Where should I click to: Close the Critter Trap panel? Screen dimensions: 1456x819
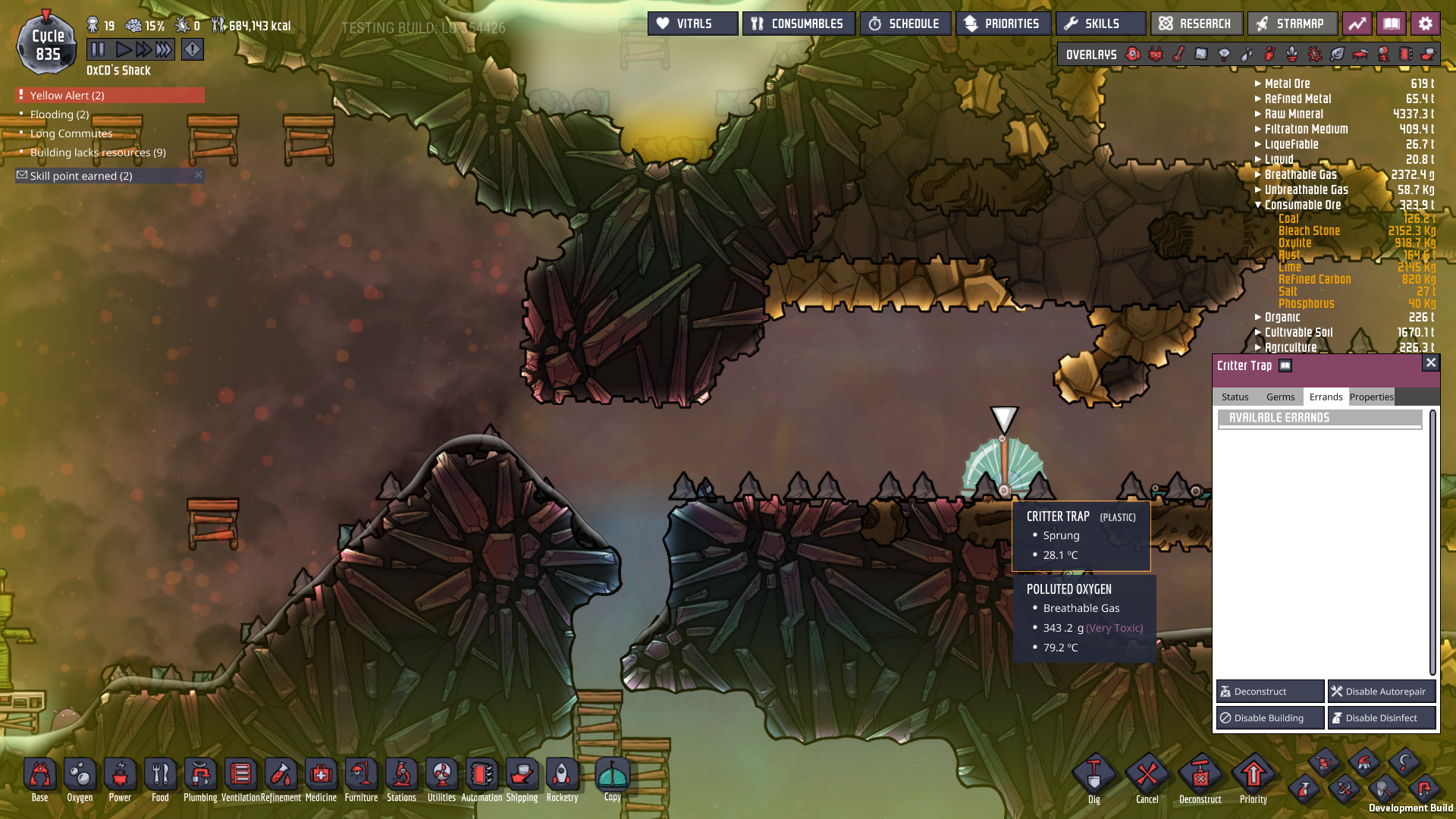click(1430, 362)
